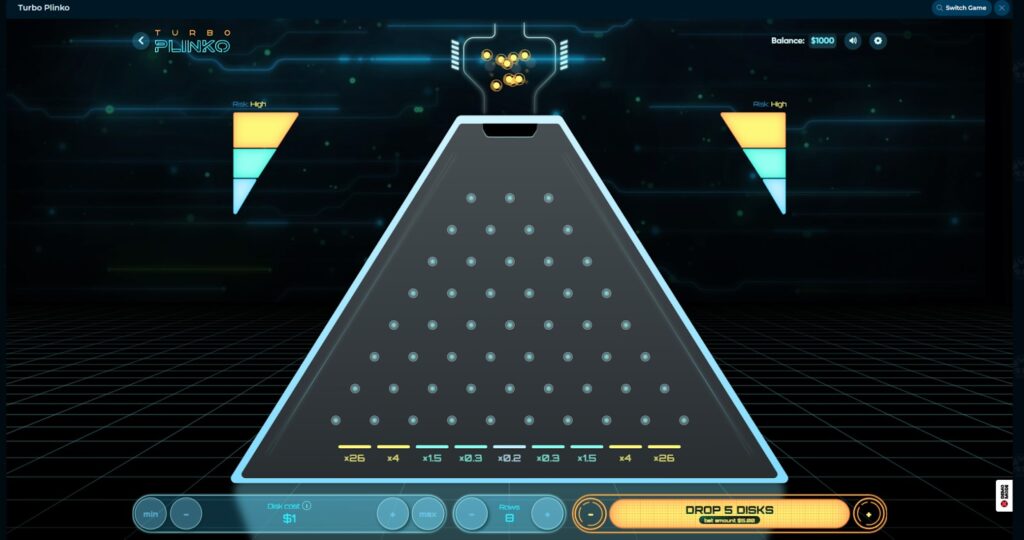Set disk cost to minimum
Screen dimensions: 1024x540
pos(151,514)
